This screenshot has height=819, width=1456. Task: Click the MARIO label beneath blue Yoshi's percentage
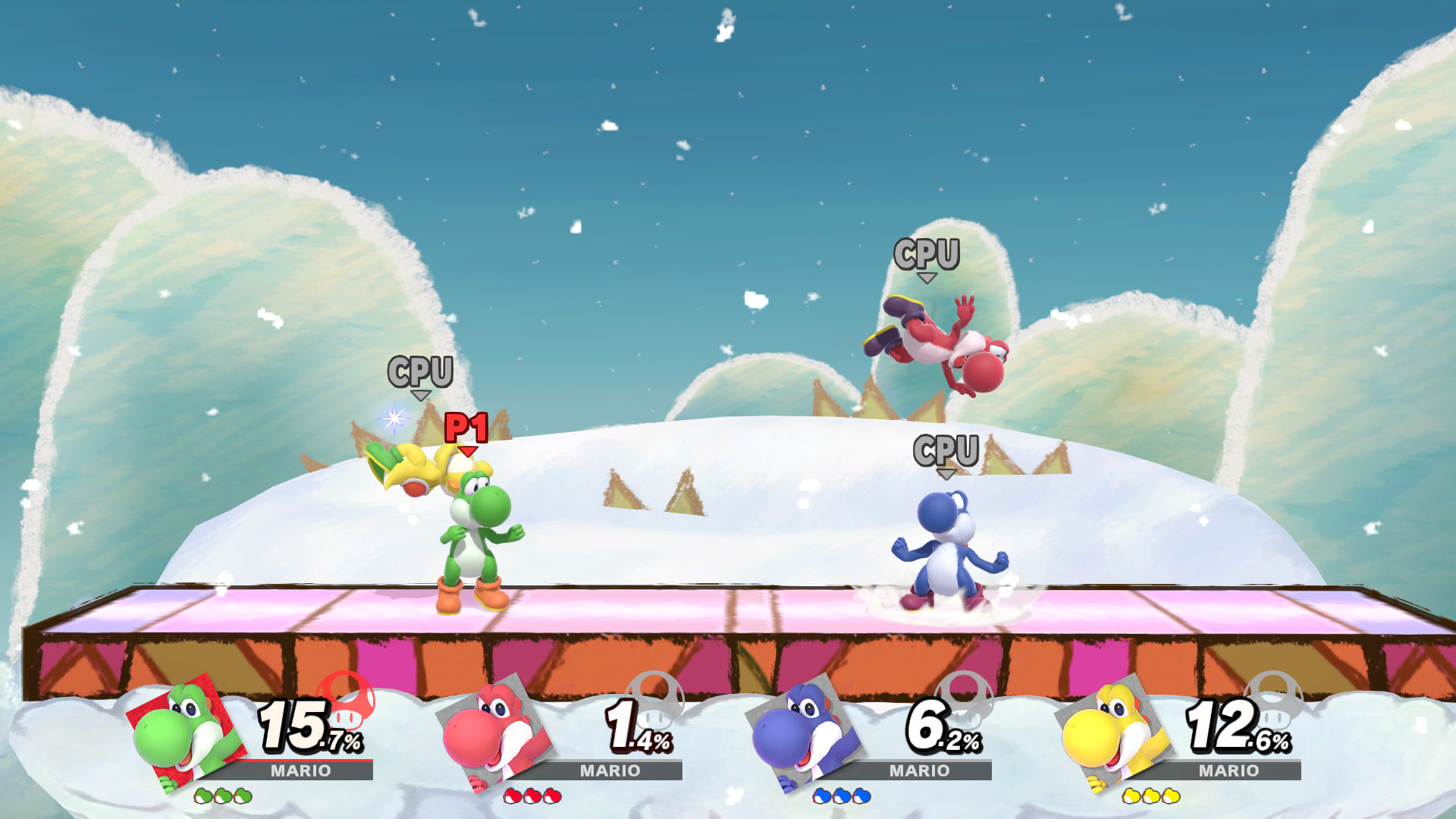pos(921,770)
